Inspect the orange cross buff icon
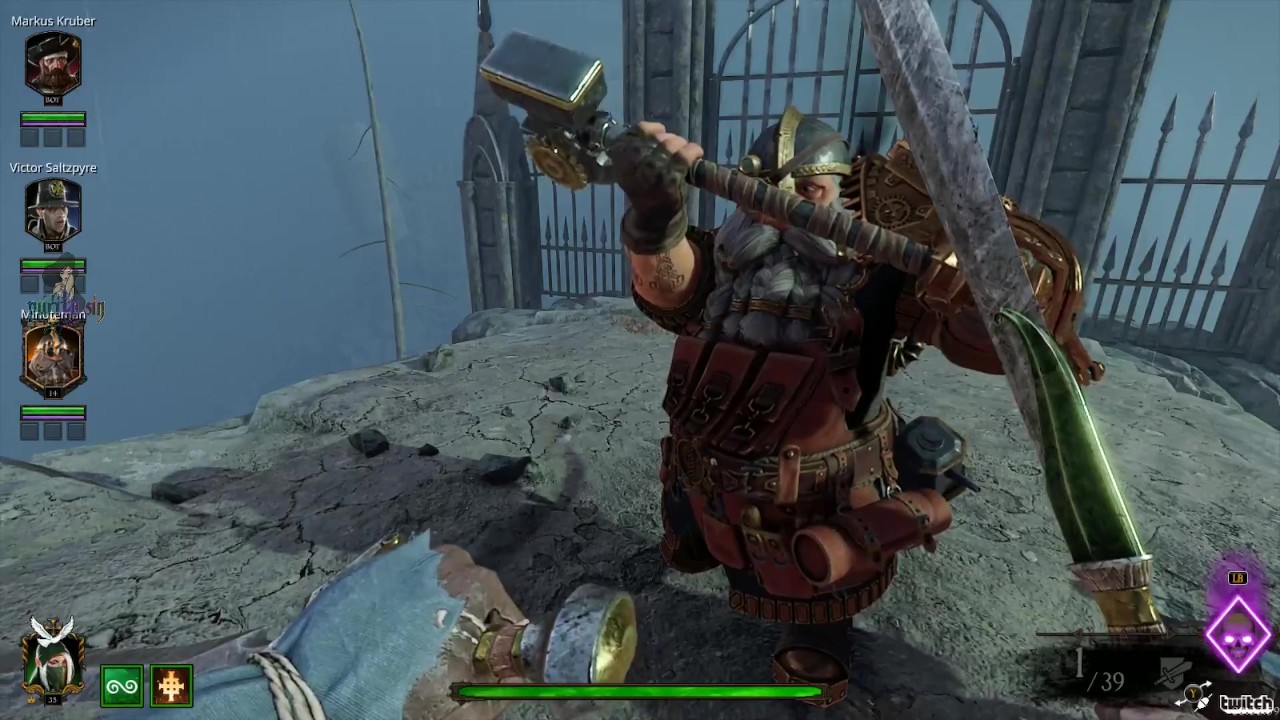The image size is (1280, 720). (171, 686)
